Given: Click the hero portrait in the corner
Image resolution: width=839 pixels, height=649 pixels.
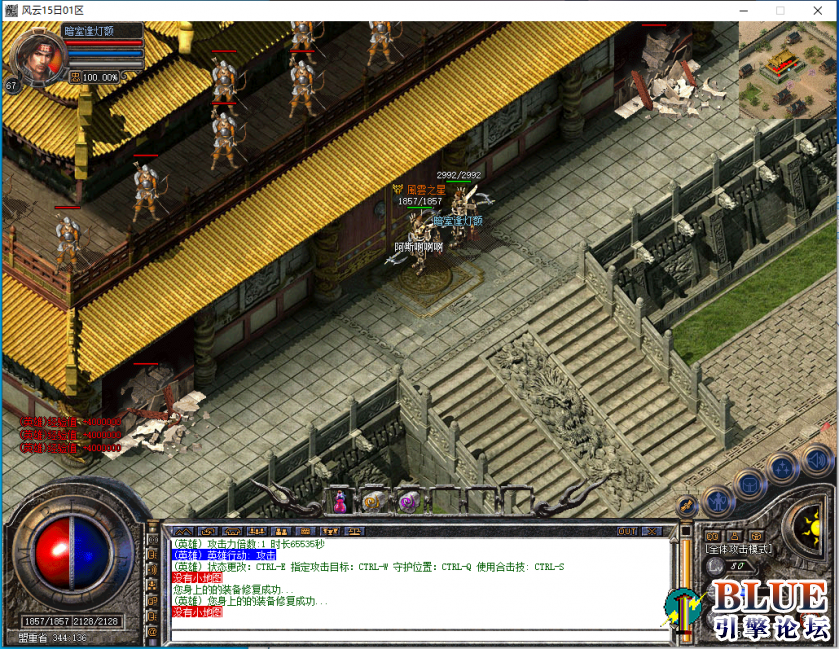Looking at the screenshot, I should click(34, 57).
